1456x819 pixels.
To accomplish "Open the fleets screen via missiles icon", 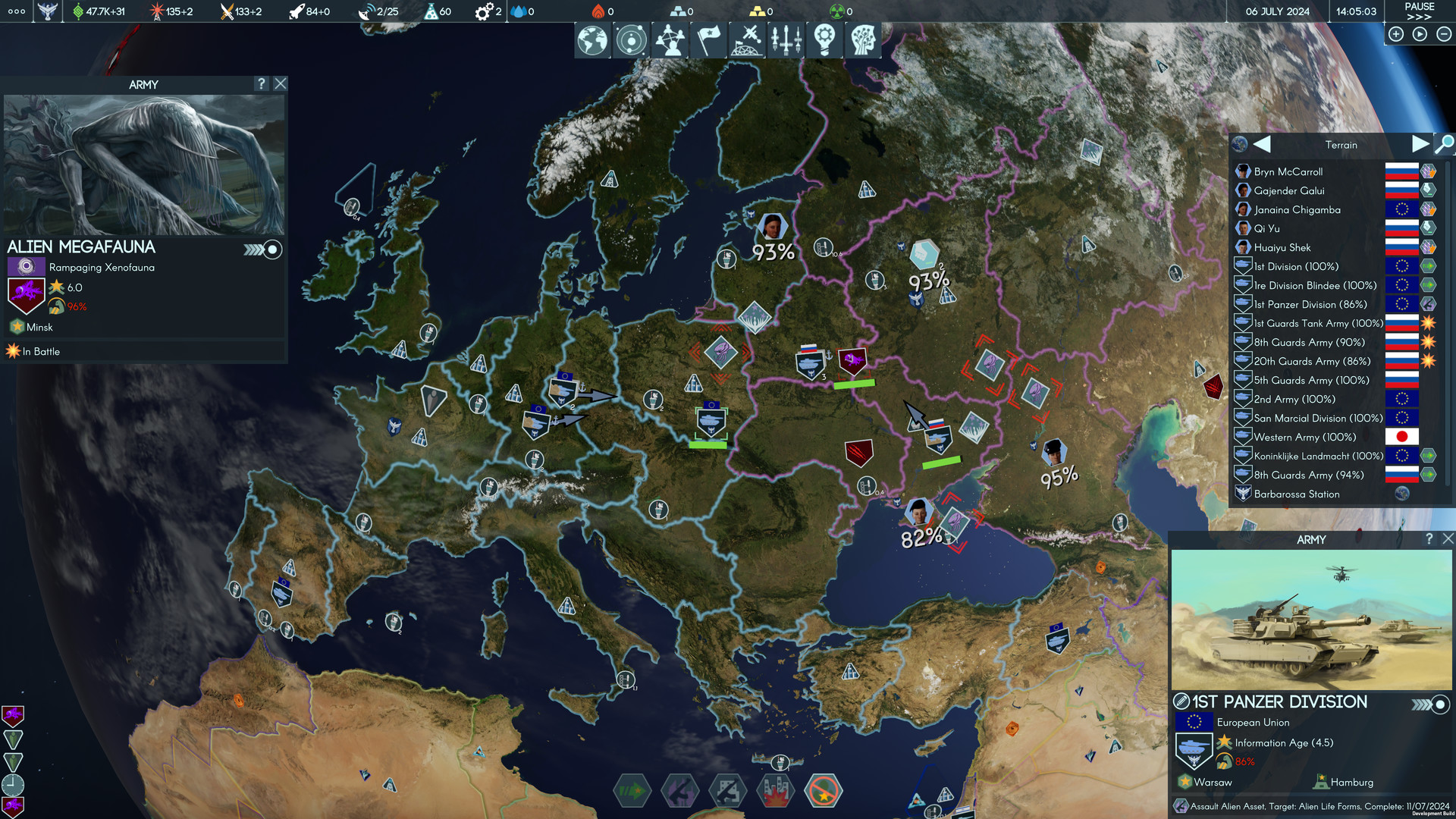I will tap(786, 39).
